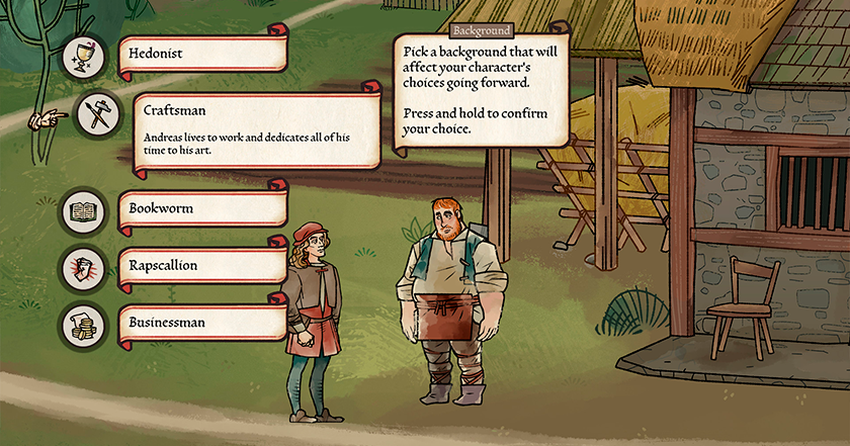Click the open book Bookworm icon

pos(82,210)
